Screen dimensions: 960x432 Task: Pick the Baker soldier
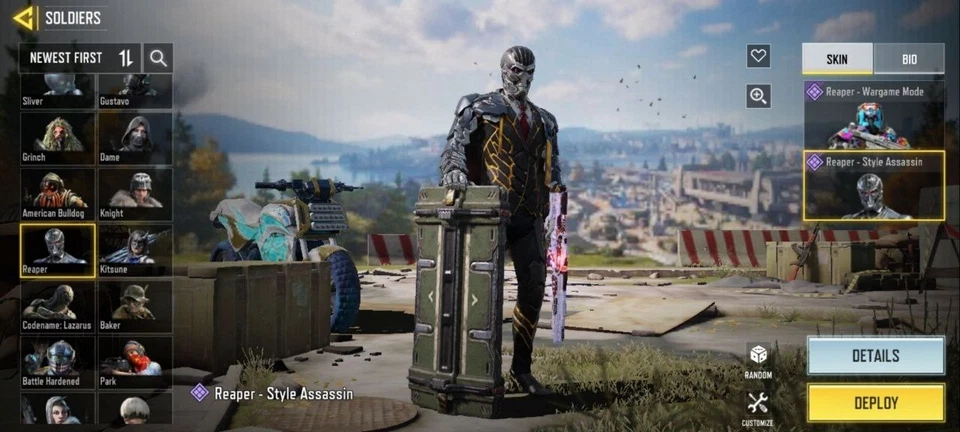coord(134,306)
